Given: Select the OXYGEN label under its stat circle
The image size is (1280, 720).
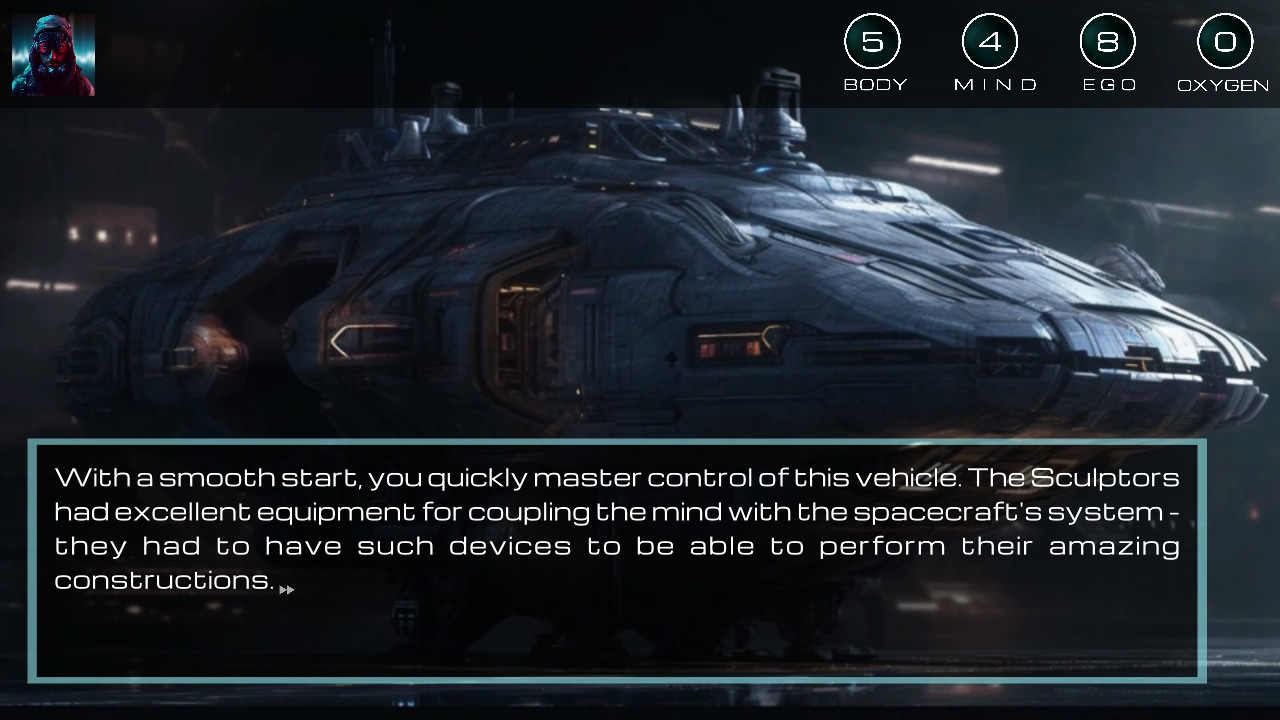Looking at the screenshot, I should coord(1224,85).
